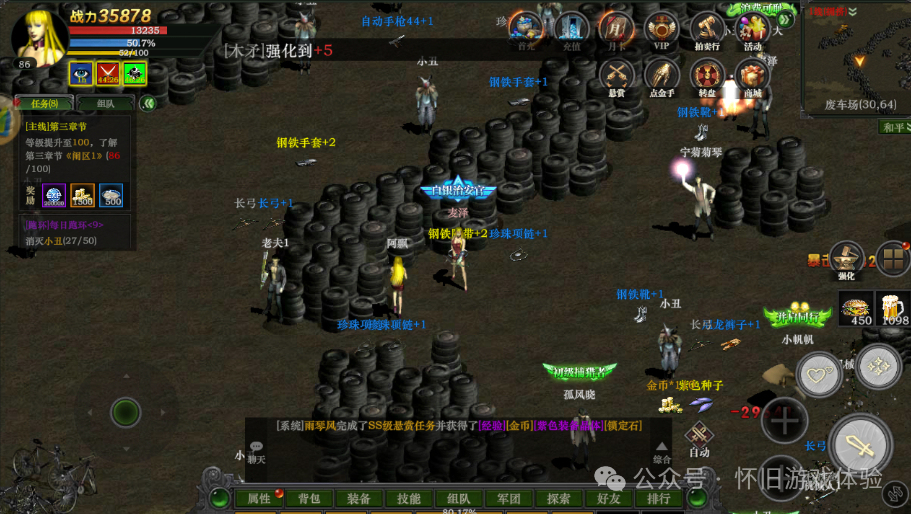911x514 pixels.
Task: Tap the sword attack button
Action: tap(859, 443)
